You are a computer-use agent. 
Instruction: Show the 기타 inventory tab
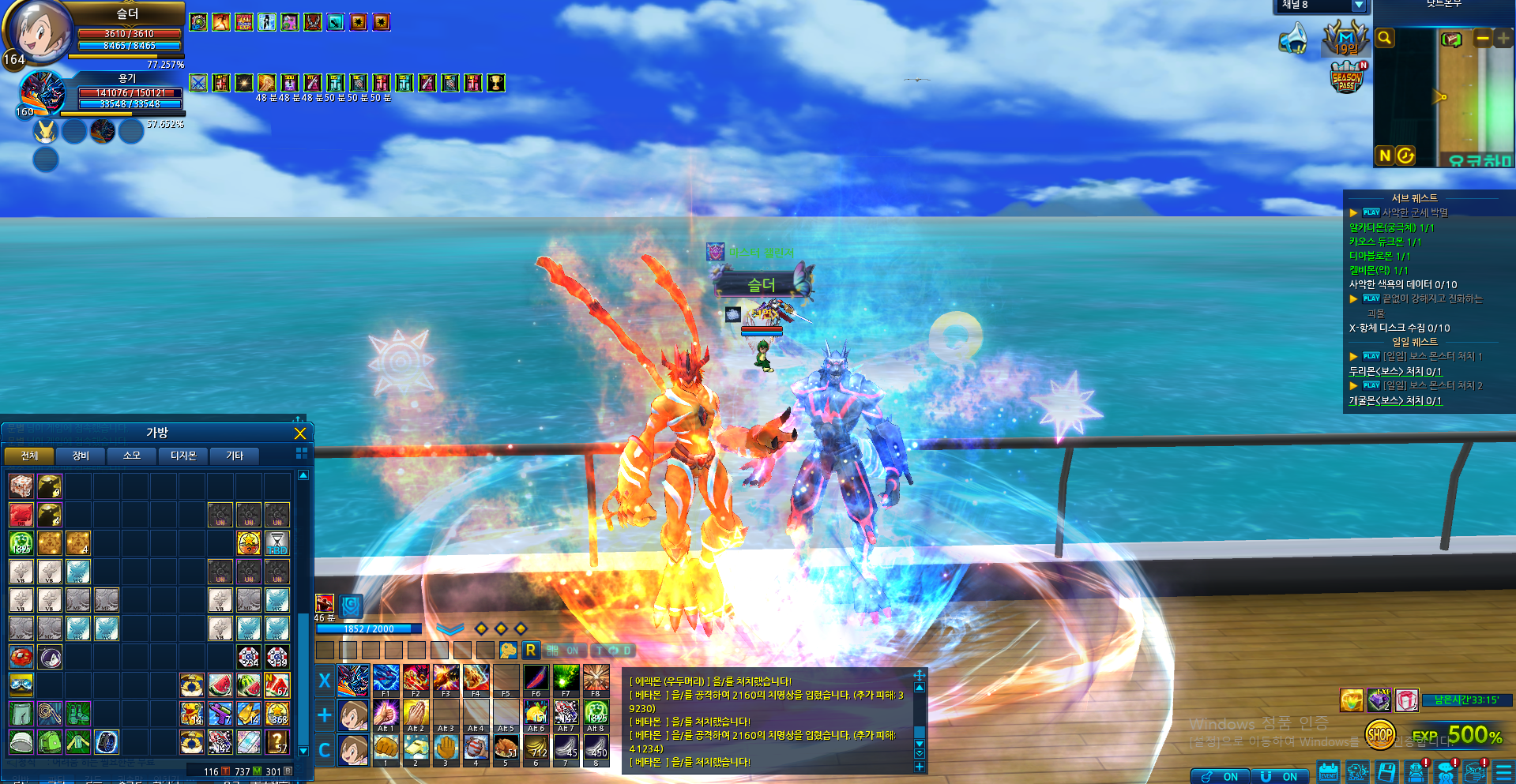pos(235,456)
